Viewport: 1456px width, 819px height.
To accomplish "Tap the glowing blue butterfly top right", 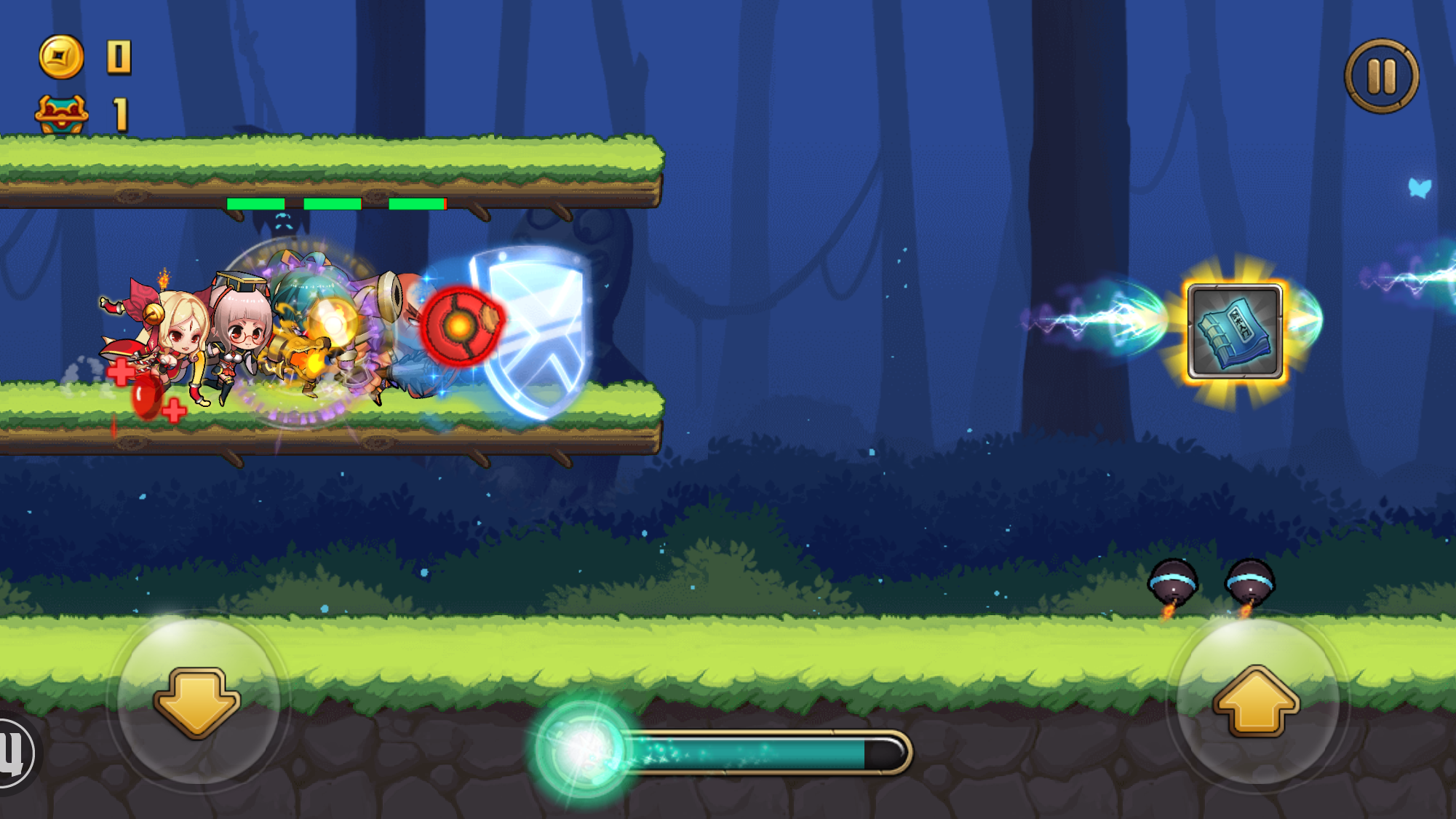I will tap(1417, 188).
